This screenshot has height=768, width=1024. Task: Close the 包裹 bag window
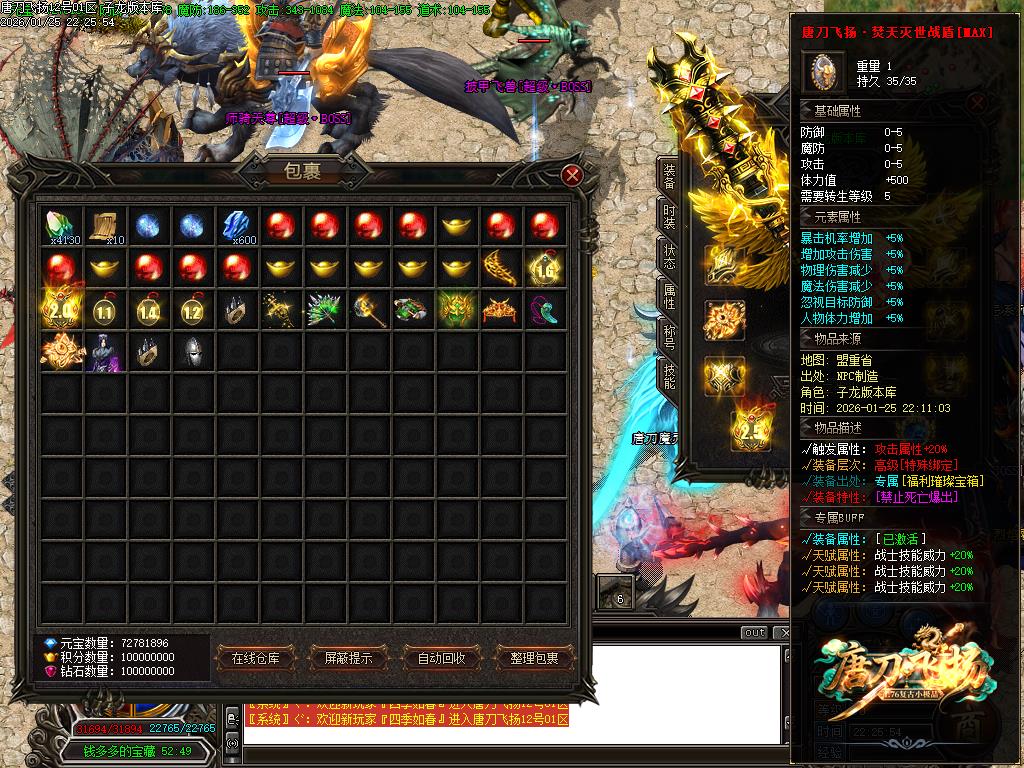572,176
